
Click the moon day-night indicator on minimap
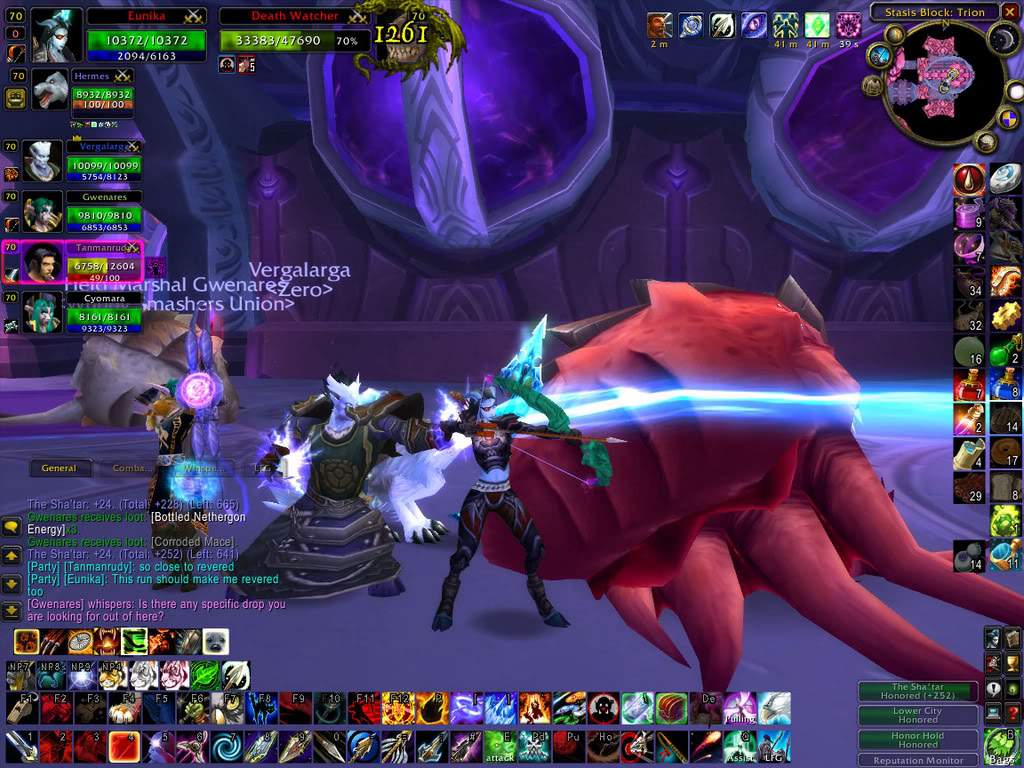click(1004, 38)
